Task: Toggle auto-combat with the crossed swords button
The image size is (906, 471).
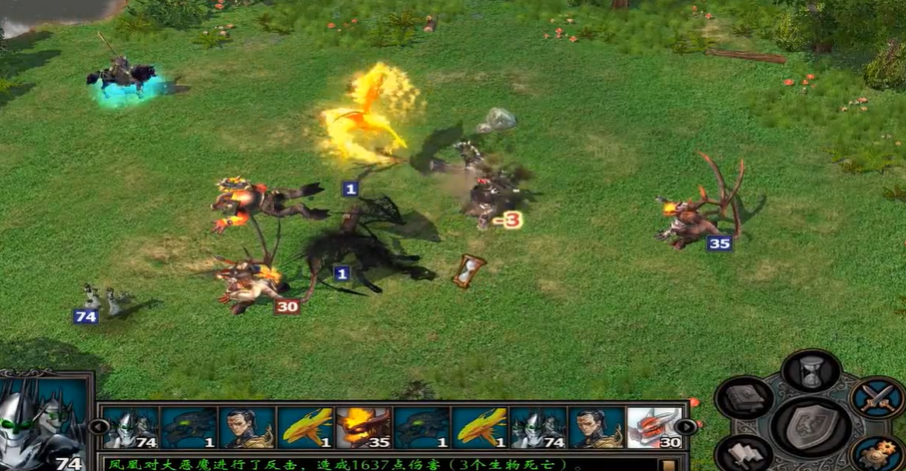Action: 878,398
